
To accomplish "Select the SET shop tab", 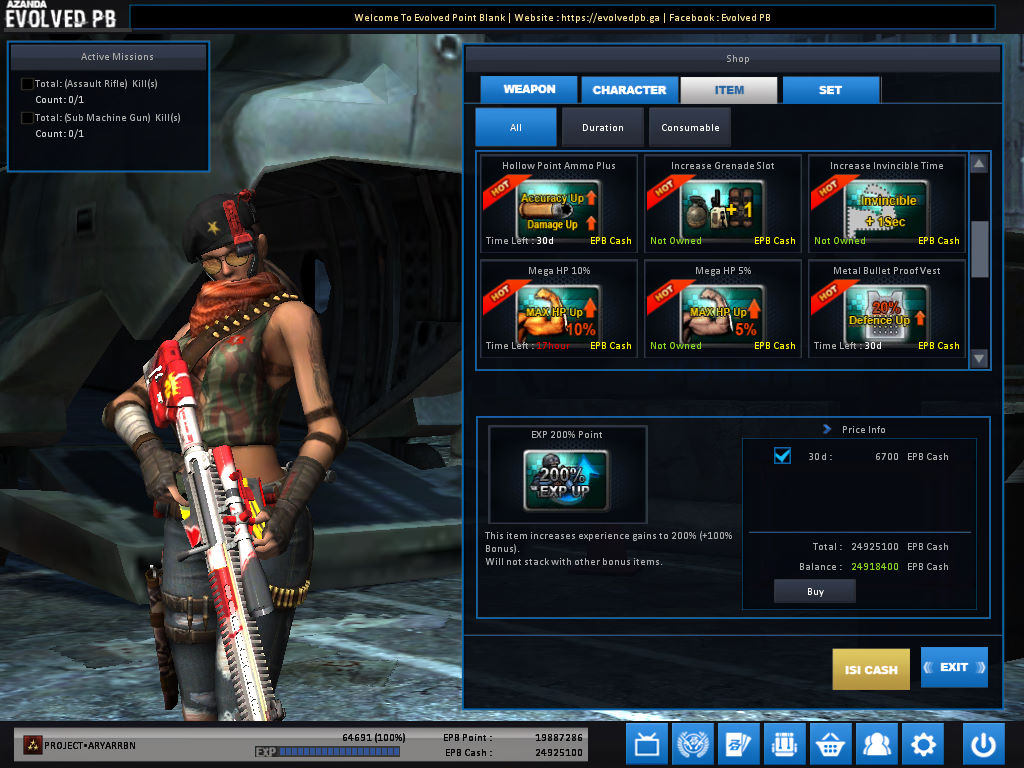I will (830, 90).
